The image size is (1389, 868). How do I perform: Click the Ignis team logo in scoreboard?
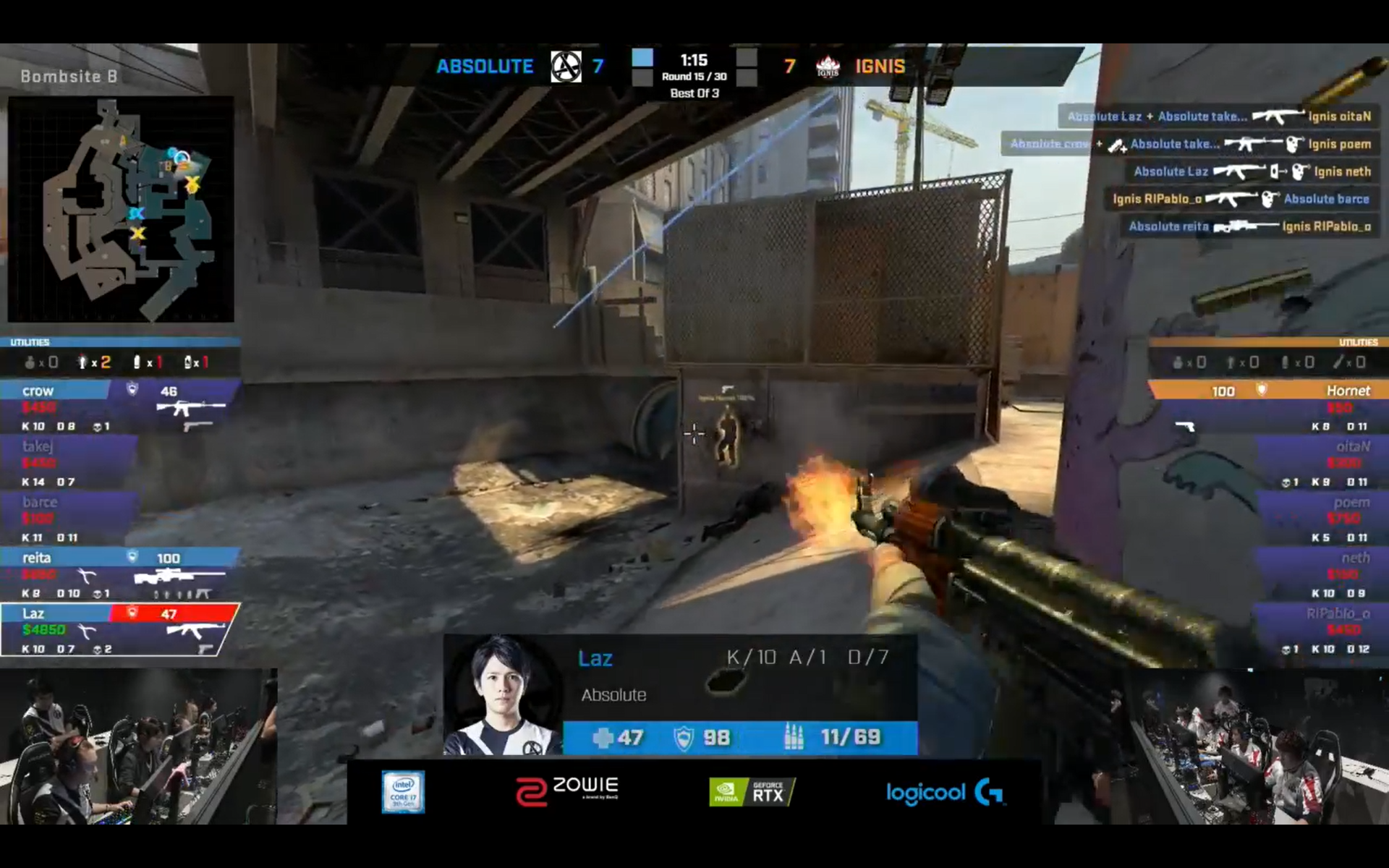coord(828,67)
